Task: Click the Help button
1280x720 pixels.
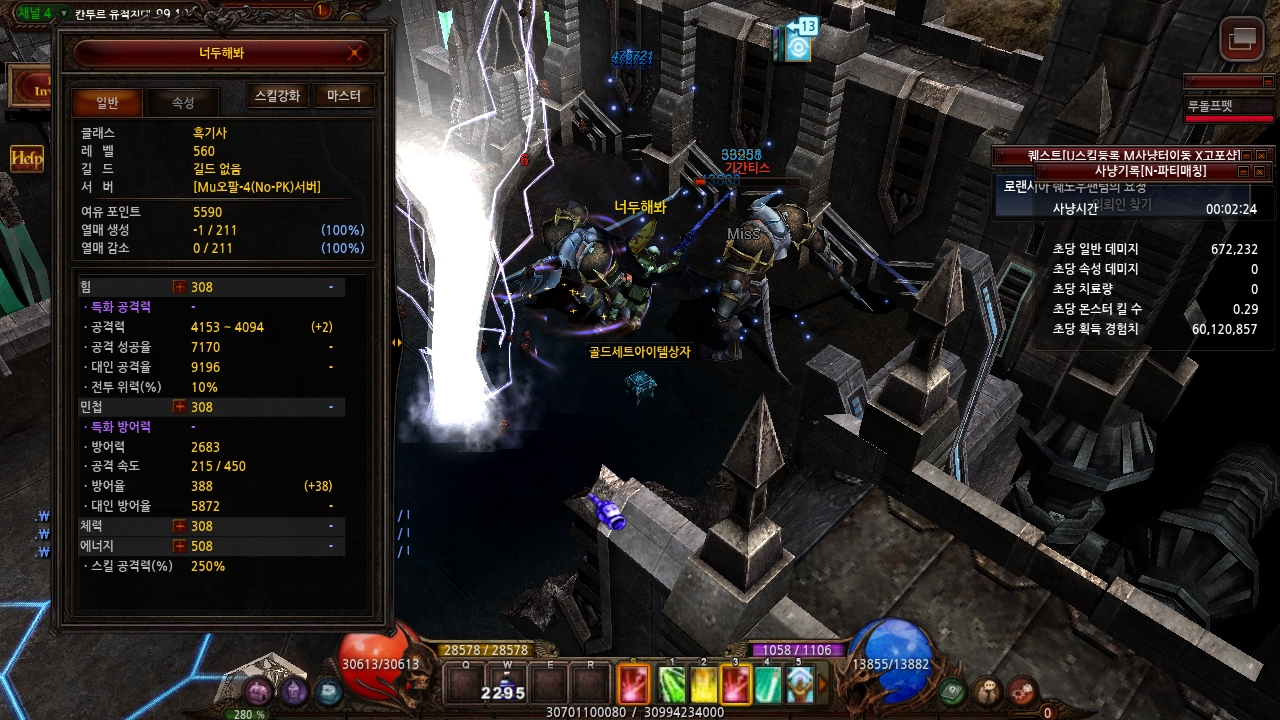Action: click(x=26, y=158)
